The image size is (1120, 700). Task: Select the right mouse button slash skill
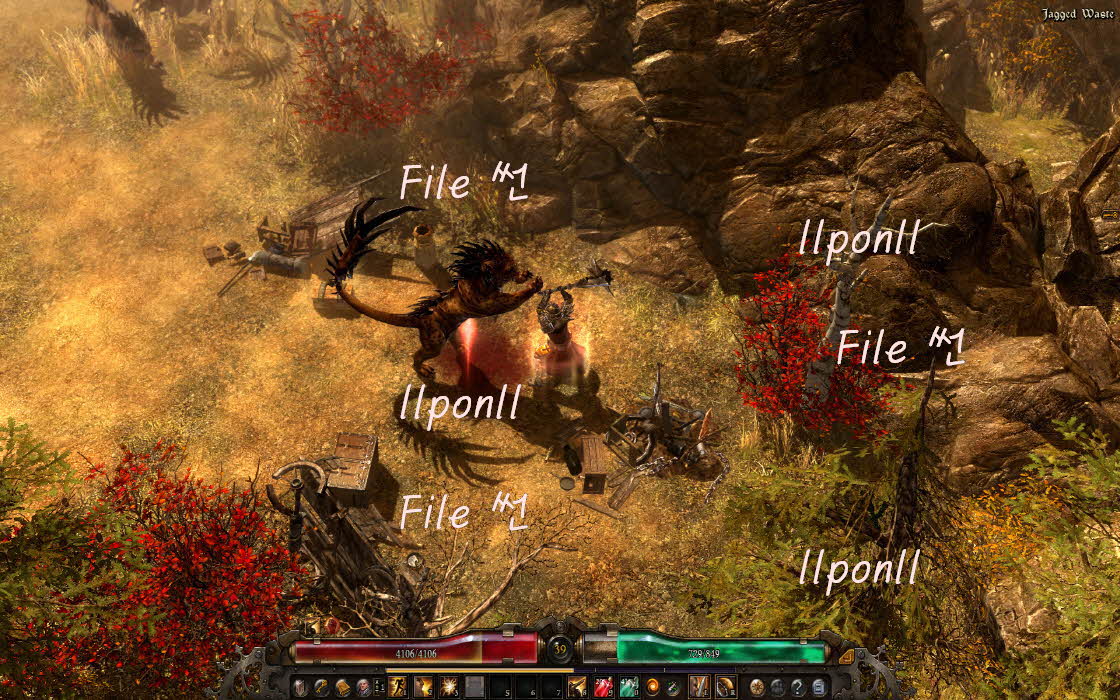click(x=725, y=687)
